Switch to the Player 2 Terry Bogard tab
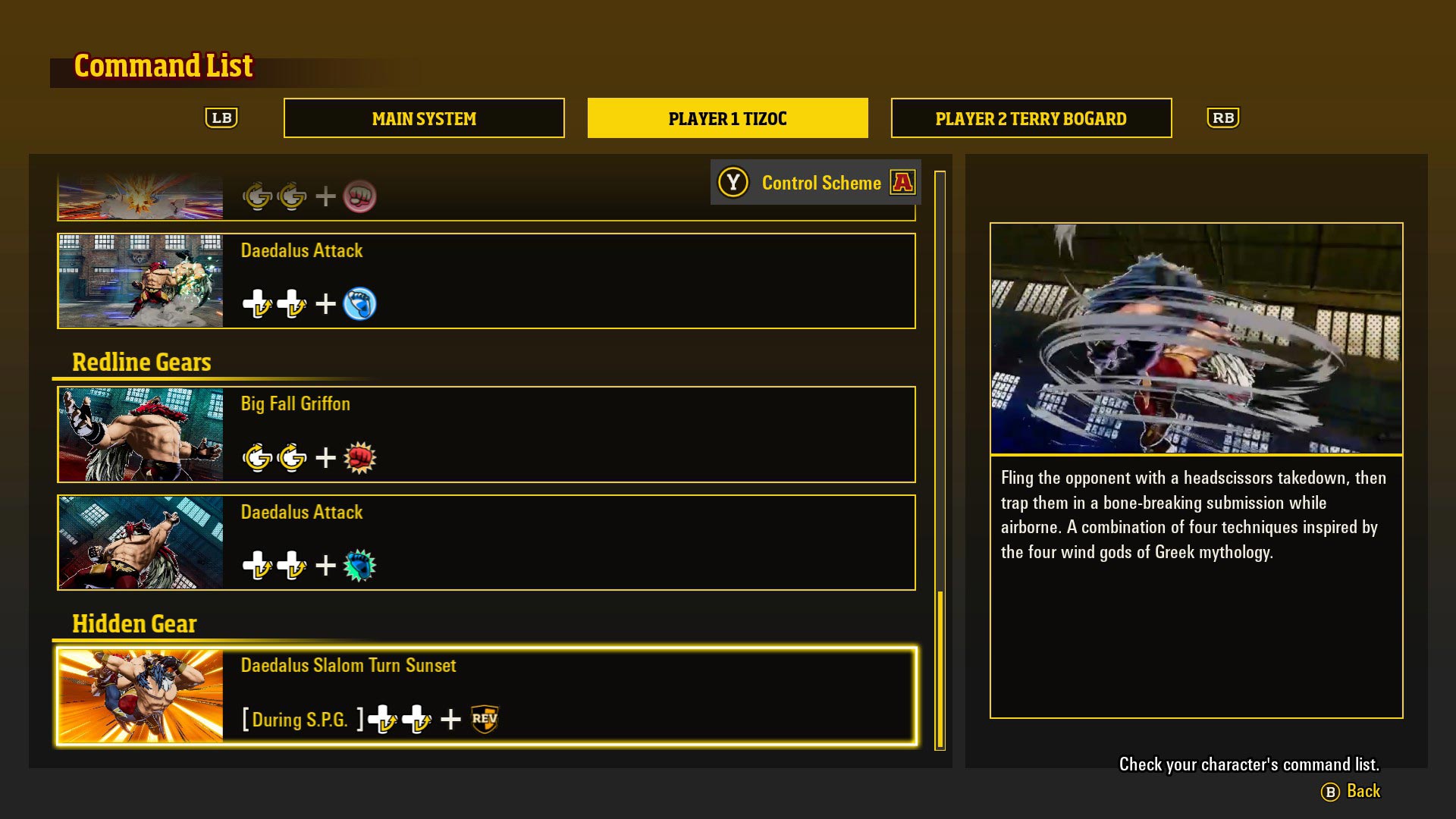Image resolution: width=1456 pixels, height=819 pixels. coord(1031,118)
